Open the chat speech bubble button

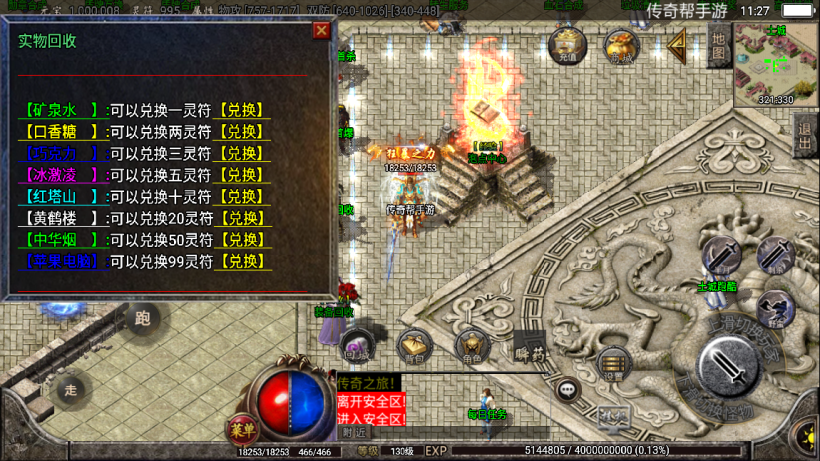pyautogui.click(x=567, y=389)
